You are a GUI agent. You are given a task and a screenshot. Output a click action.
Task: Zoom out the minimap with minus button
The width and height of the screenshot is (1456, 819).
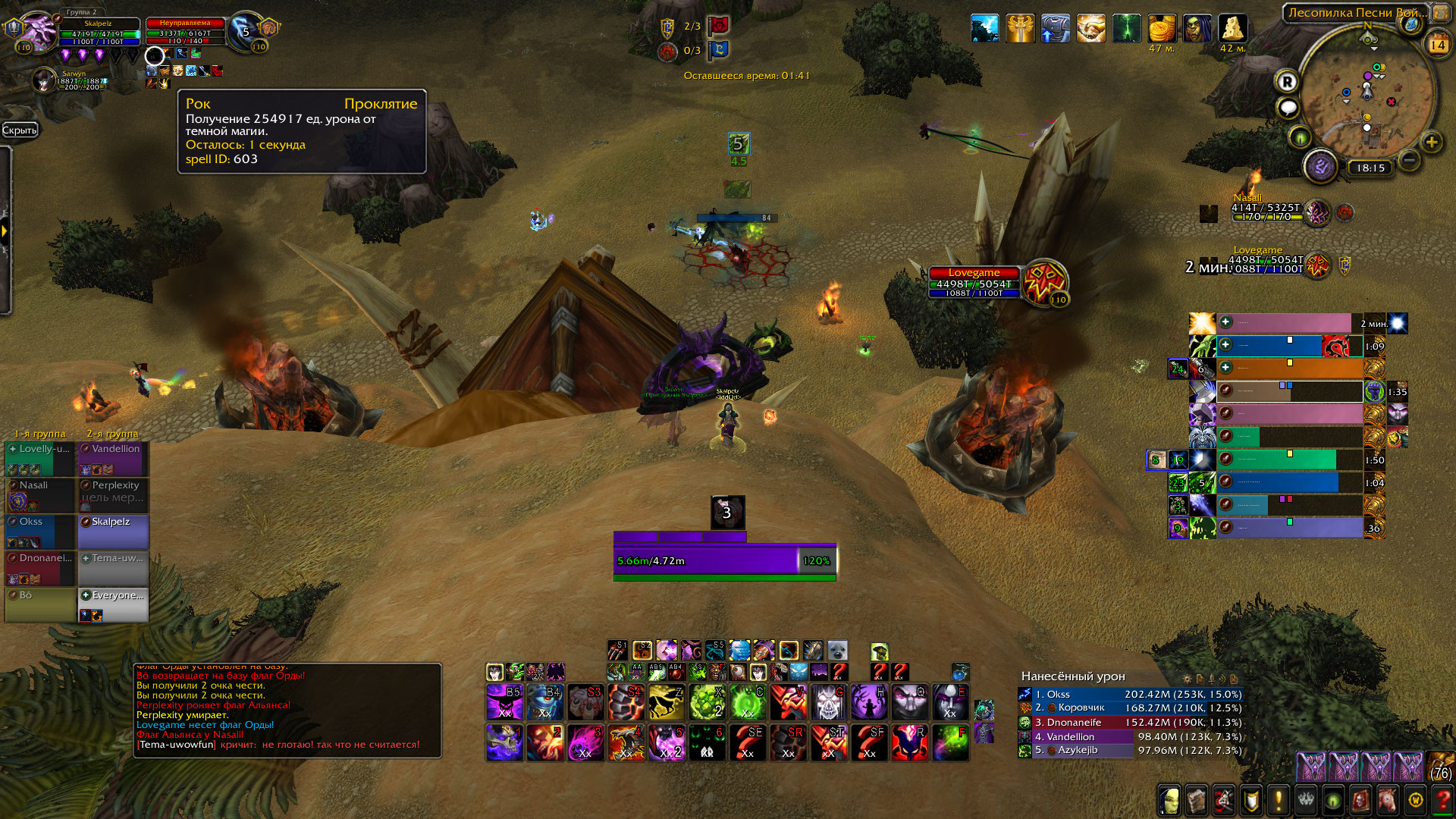(1409, 160)
